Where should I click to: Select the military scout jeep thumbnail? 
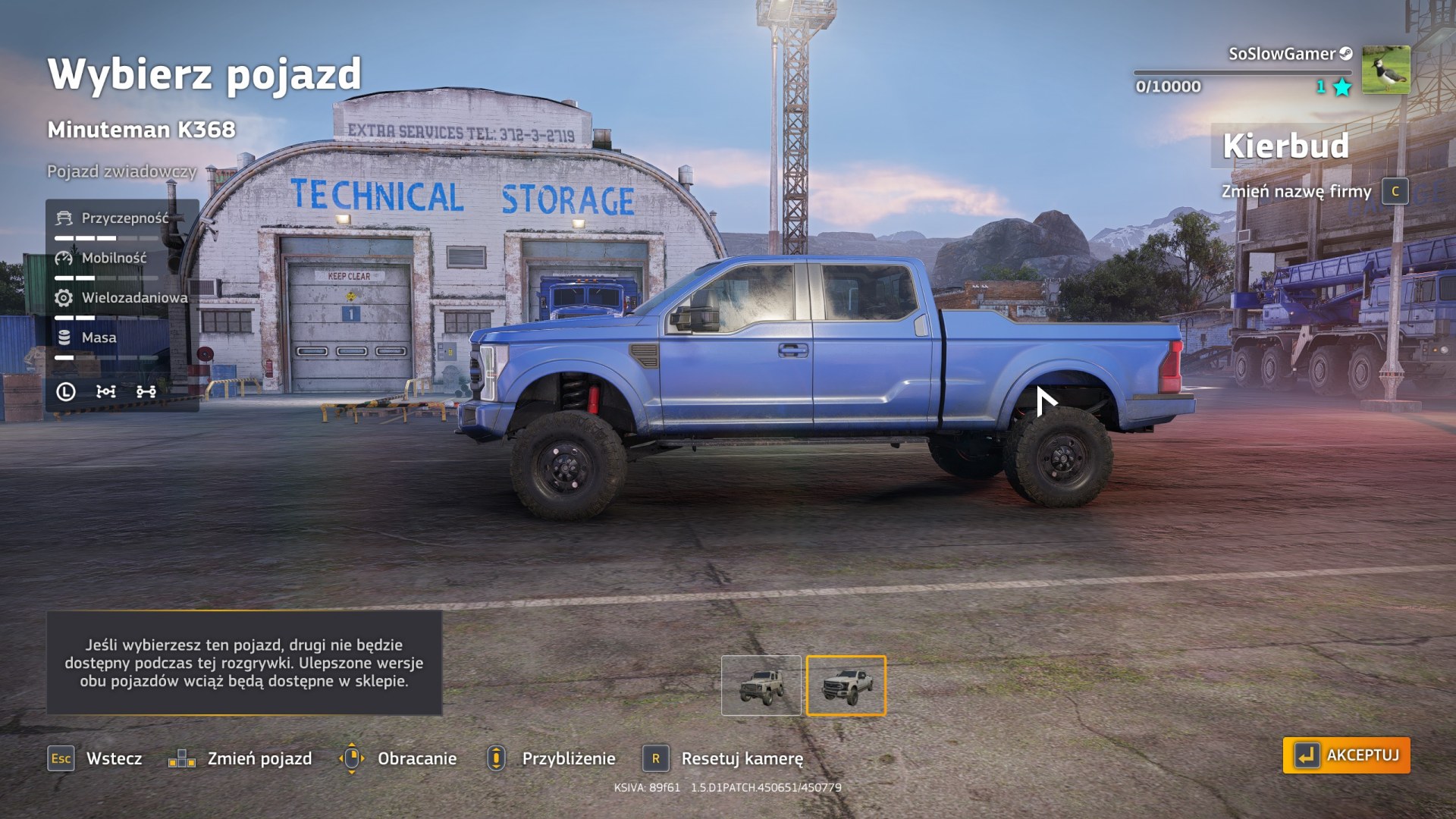(761, 686)
